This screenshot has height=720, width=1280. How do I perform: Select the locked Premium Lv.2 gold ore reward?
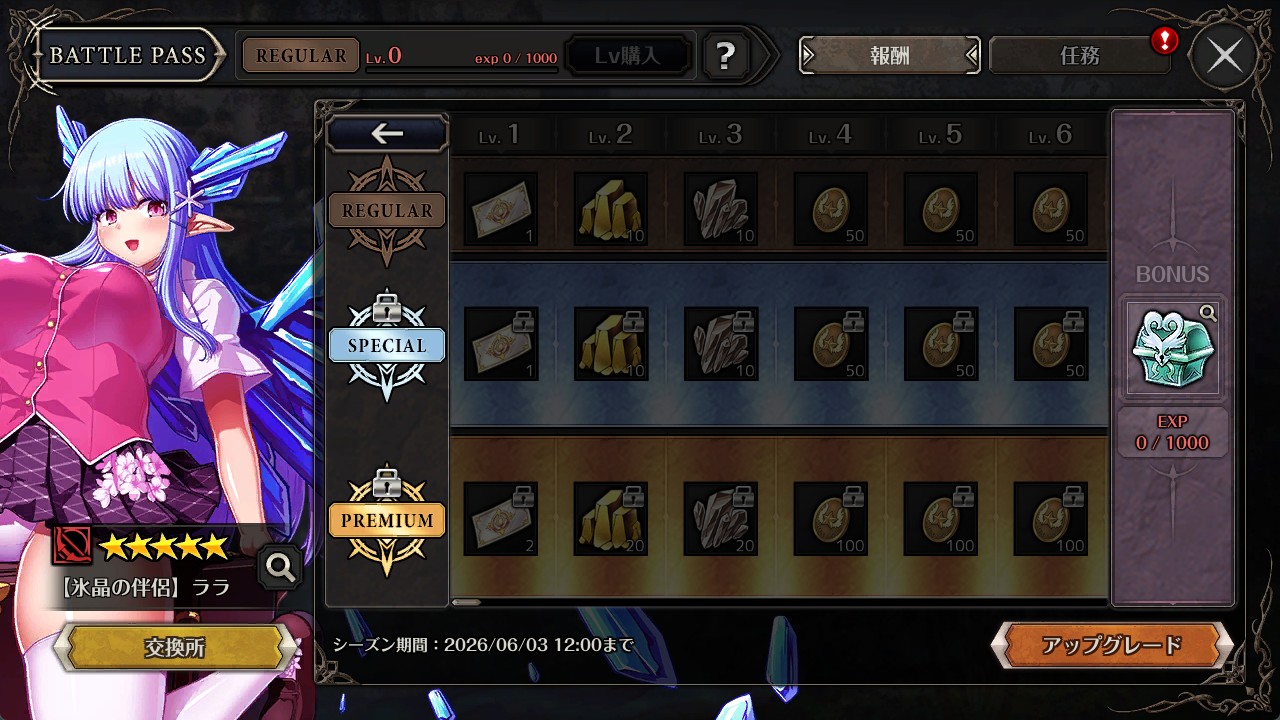(x=610, y=519)
